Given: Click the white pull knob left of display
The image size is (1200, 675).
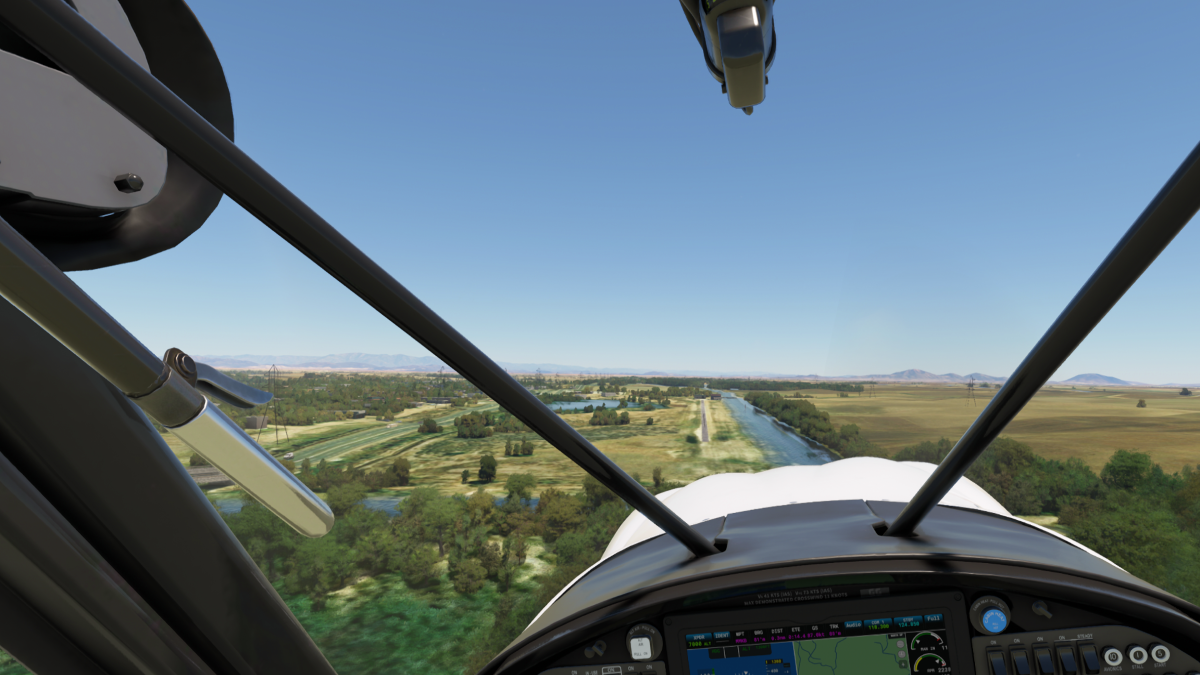Looking at the screenshot, I should tap(642, 646).
